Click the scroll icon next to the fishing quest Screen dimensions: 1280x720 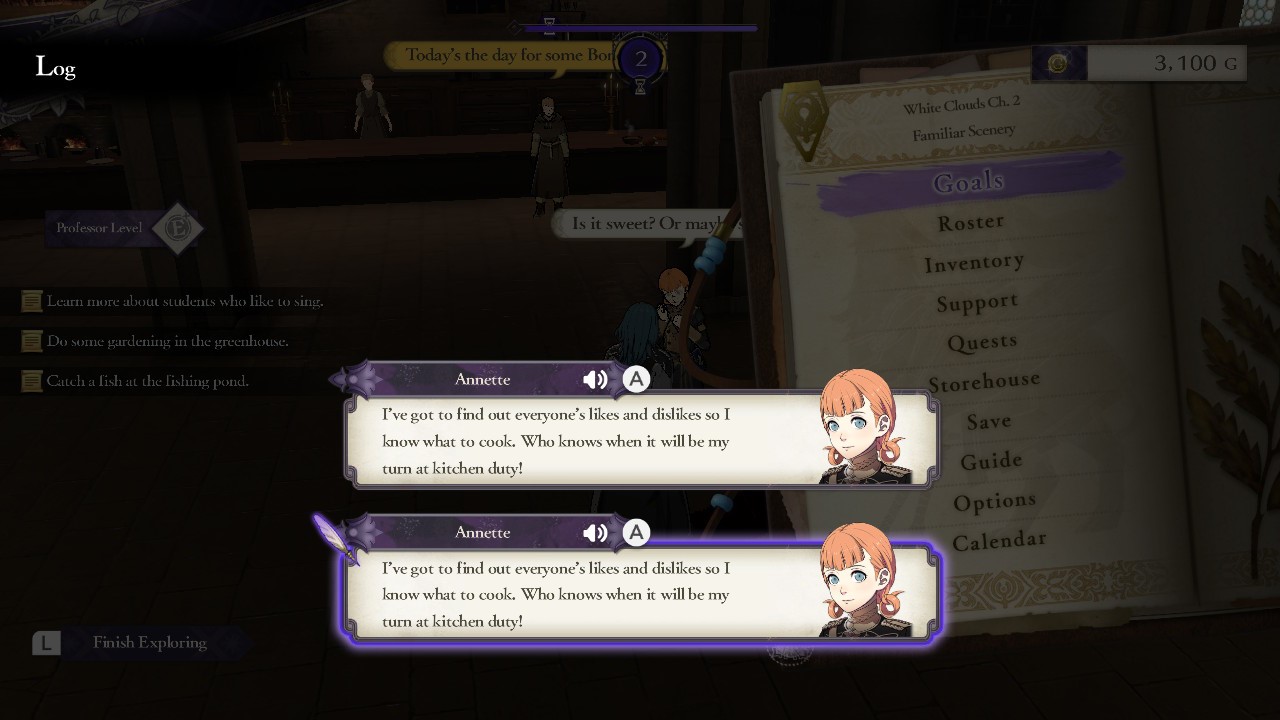31,380
